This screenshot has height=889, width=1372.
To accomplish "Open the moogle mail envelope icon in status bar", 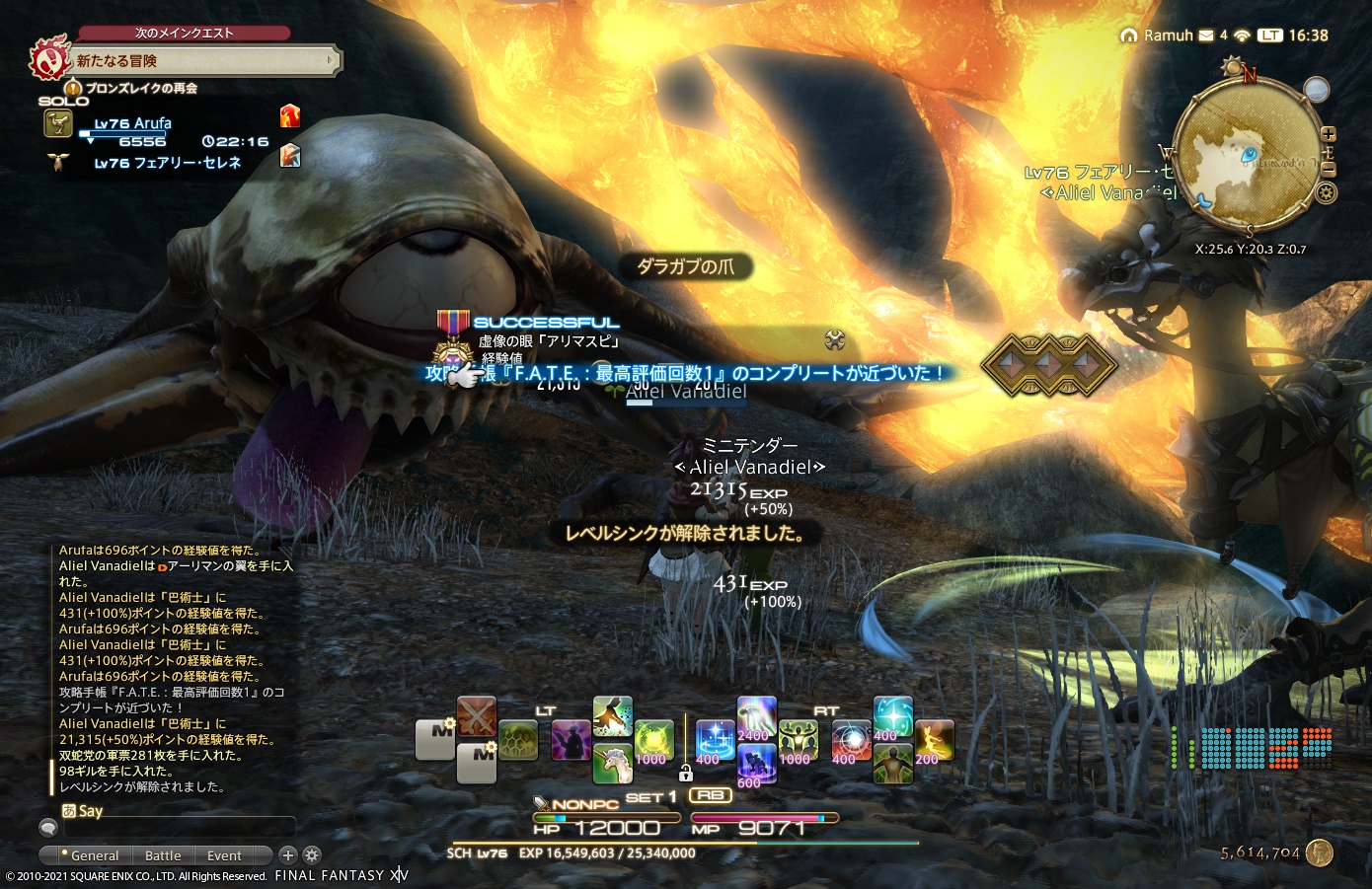I will 1204,35.
